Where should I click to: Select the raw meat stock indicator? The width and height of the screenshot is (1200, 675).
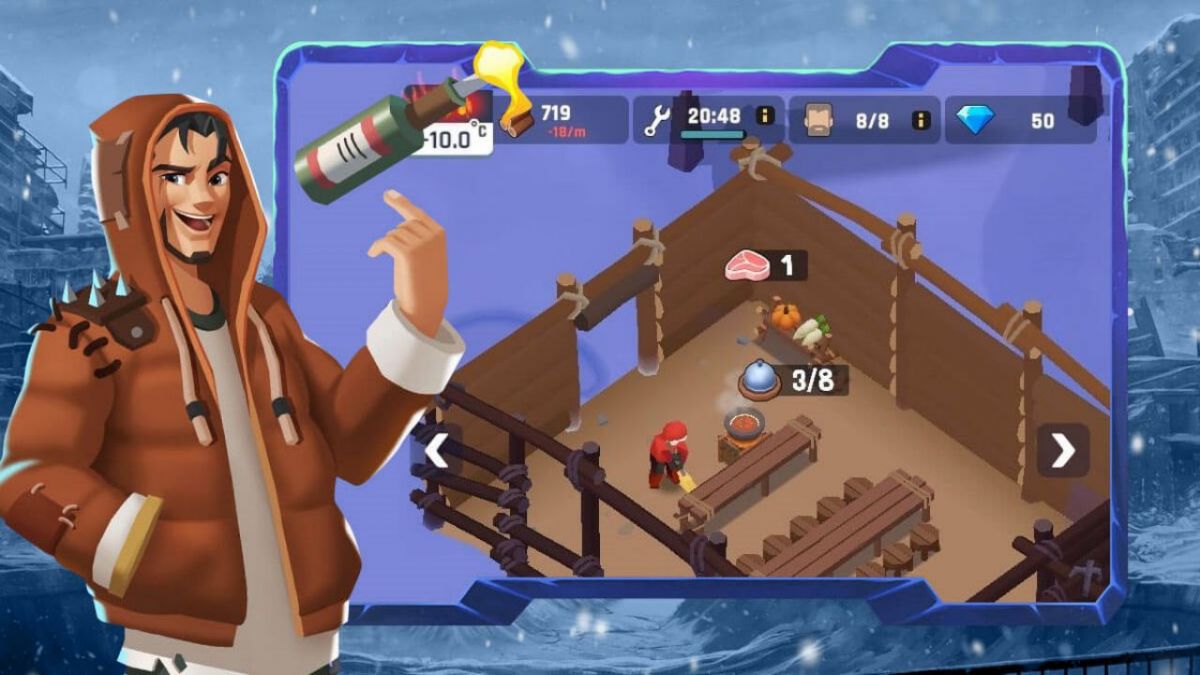coord(766,265)
